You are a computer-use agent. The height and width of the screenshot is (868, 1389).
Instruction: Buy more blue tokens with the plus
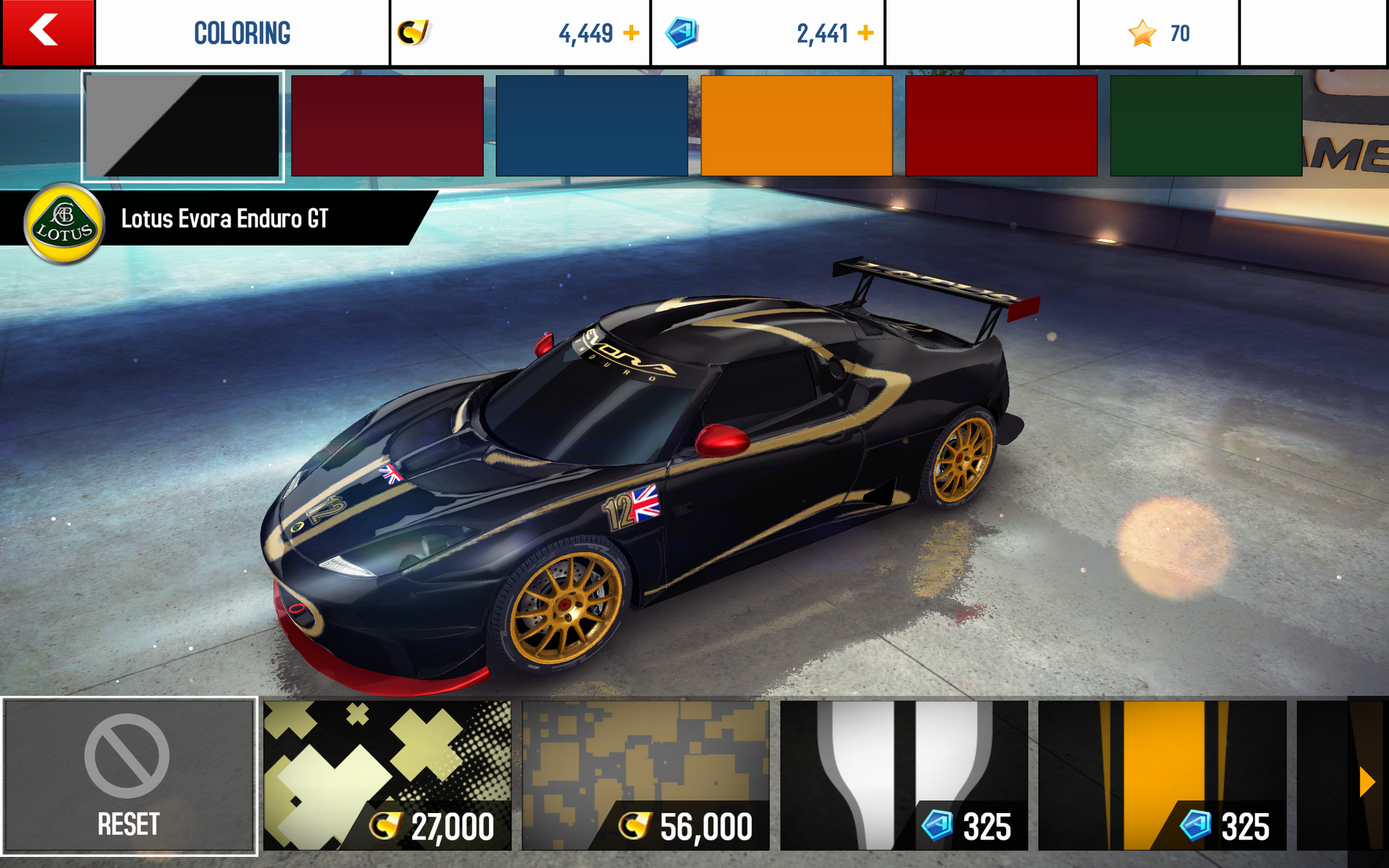[x=865, y=33]
